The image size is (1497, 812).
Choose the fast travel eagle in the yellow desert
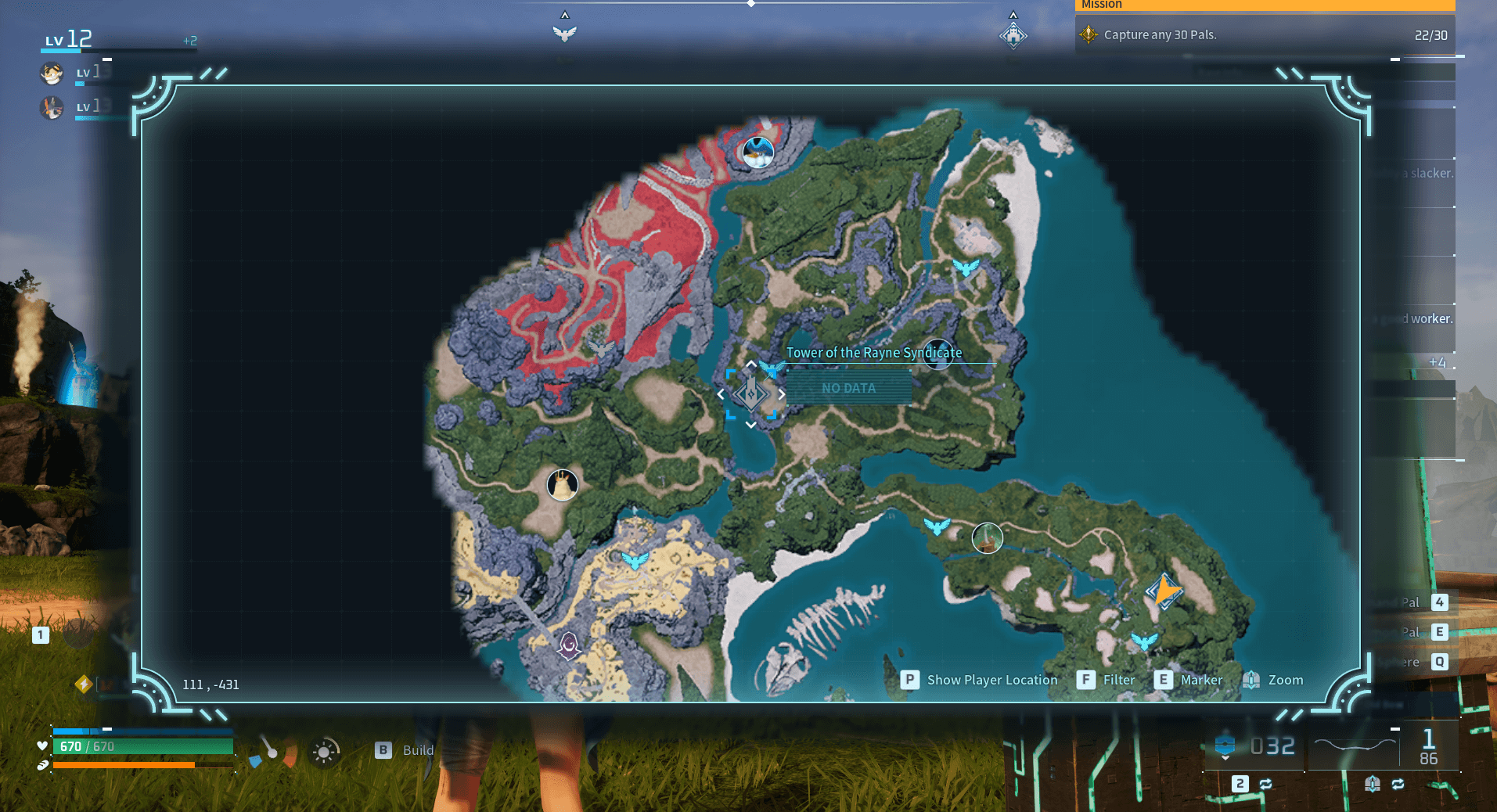(635, 559)
